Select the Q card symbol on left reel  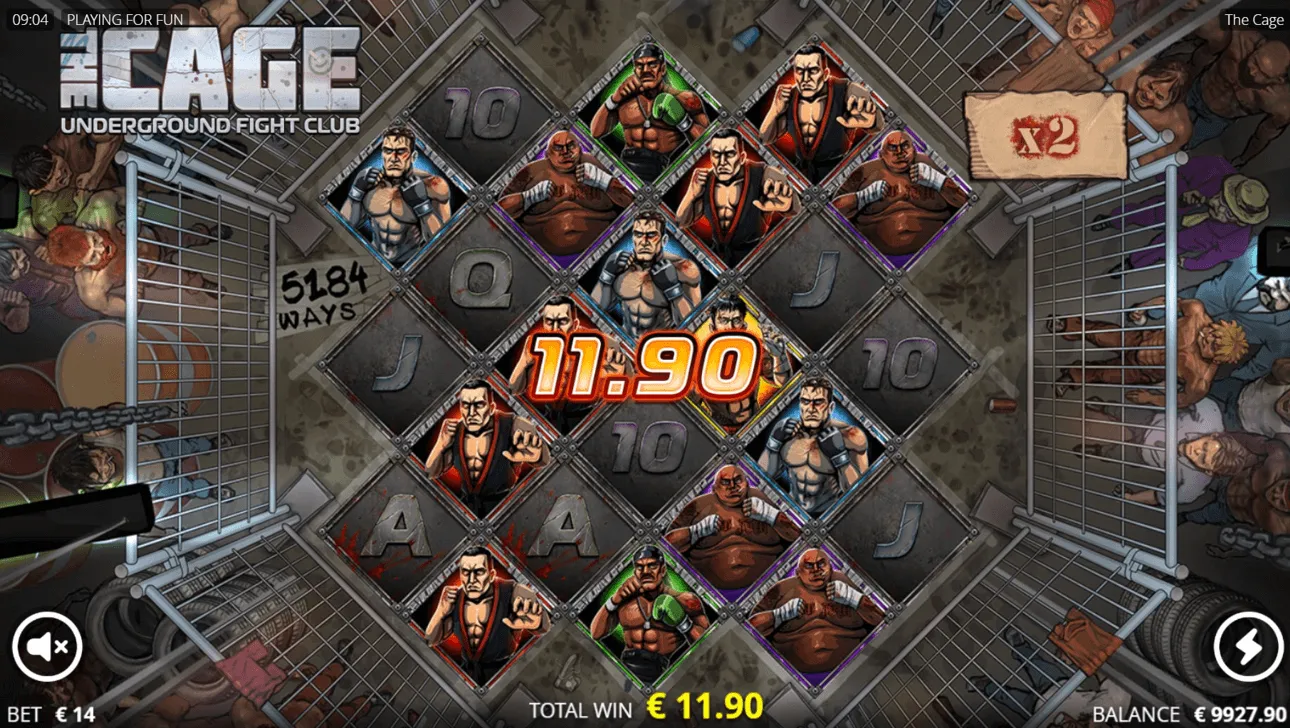tap(484, 281)
